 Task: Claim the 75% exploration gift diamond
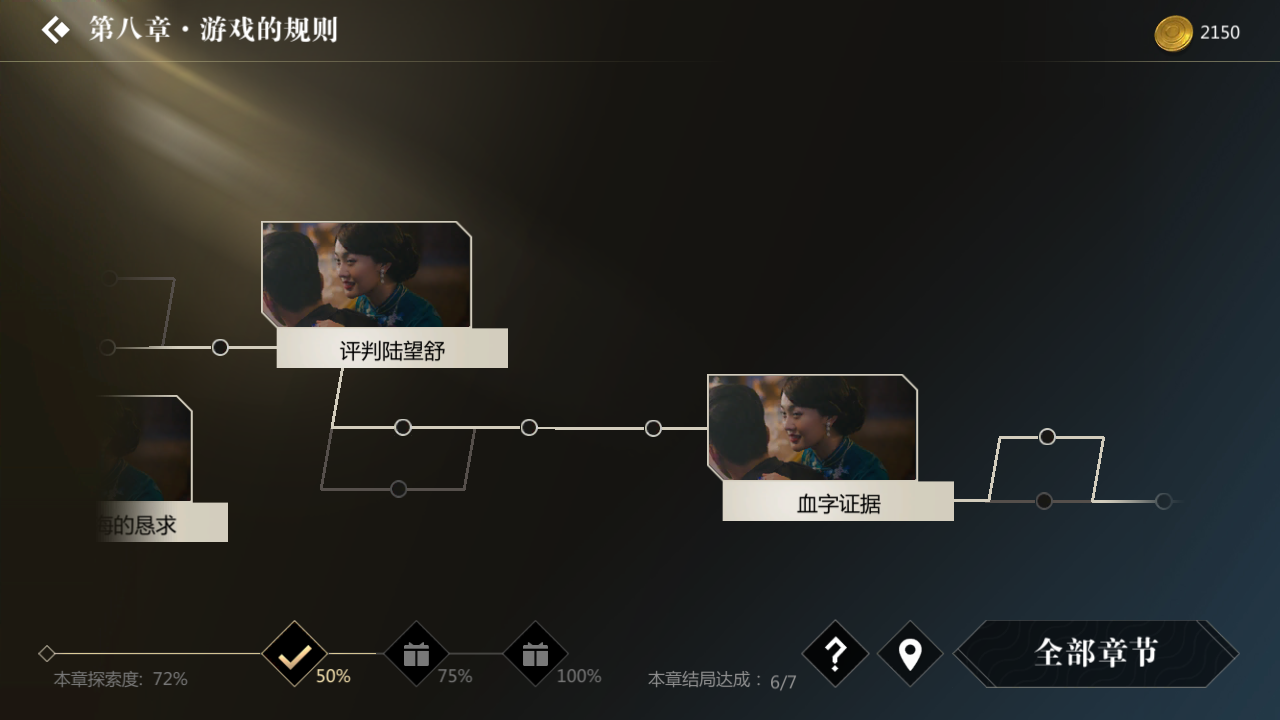[x=415, y=655]
